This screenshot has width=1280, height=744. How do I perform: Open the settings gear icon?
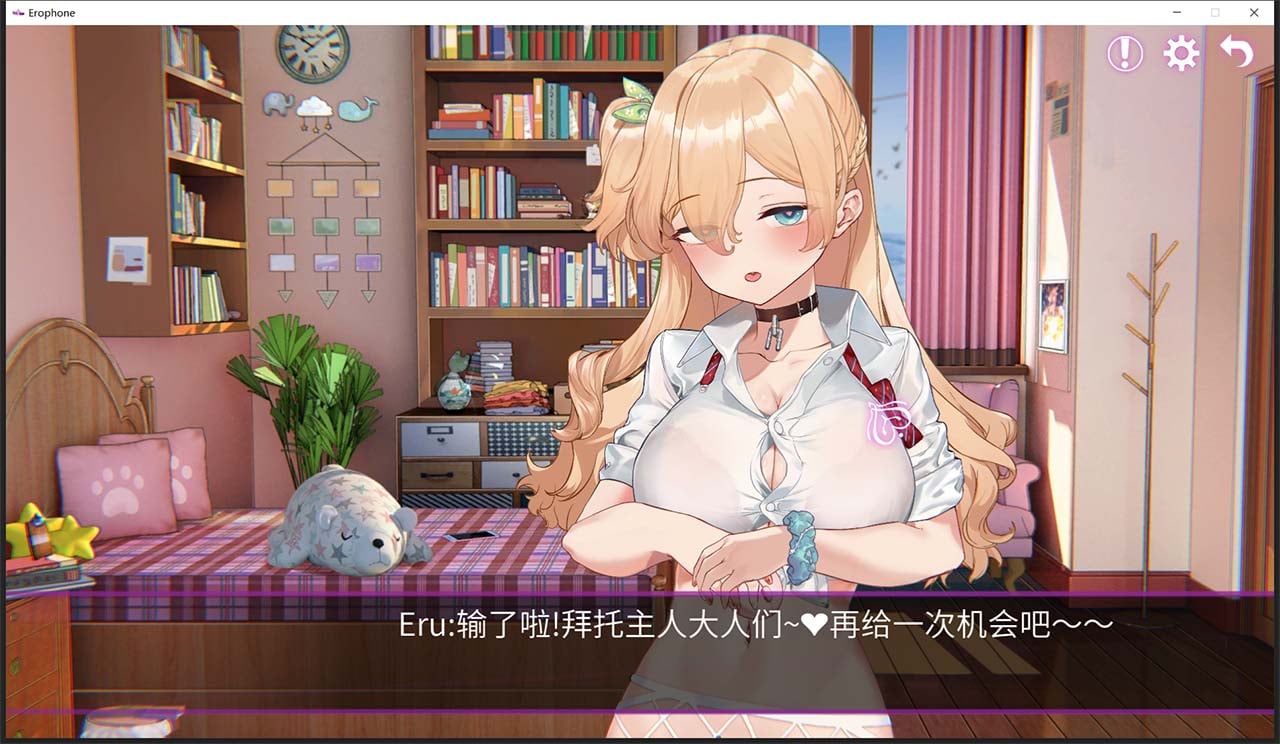pyautogui.click(x=1181, y=54)
